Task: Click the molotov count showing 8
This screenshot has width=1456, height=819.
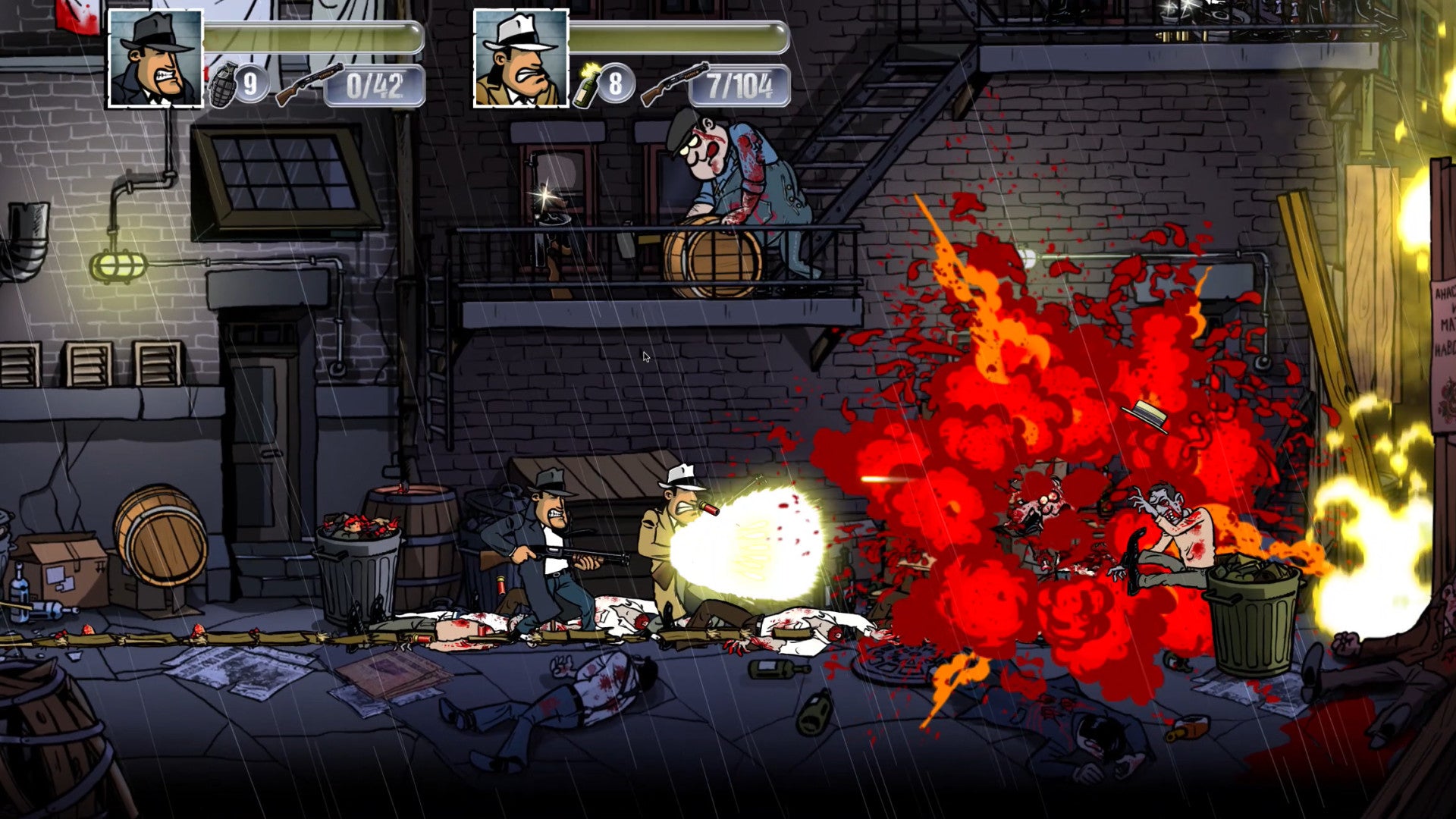Action: (616, 83)
